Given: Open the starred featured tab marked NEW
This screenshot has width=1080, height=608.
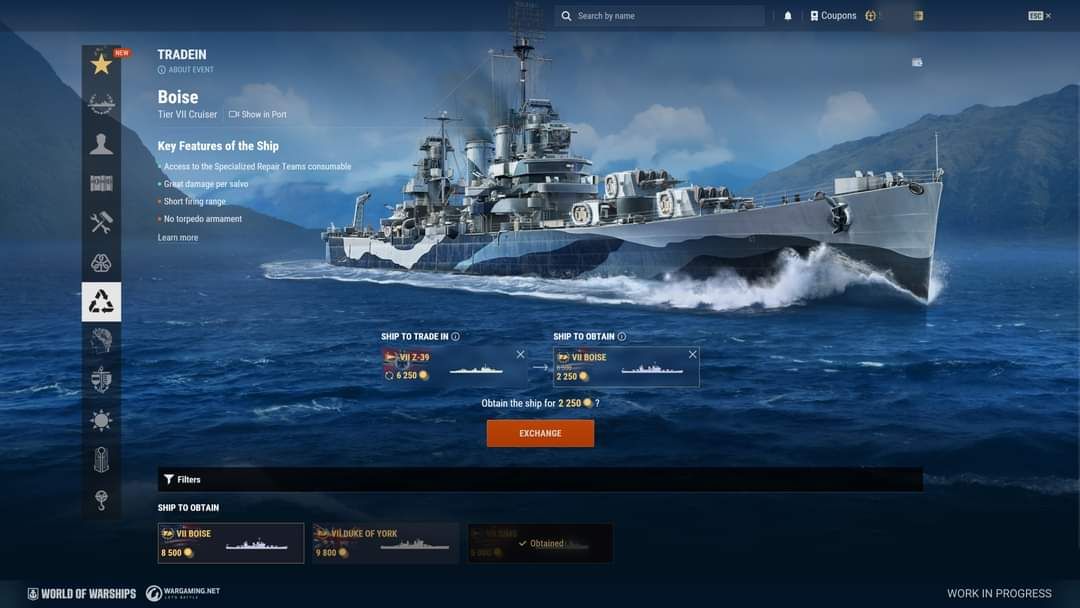Looking at the screenshot, I should click(101, 65).
